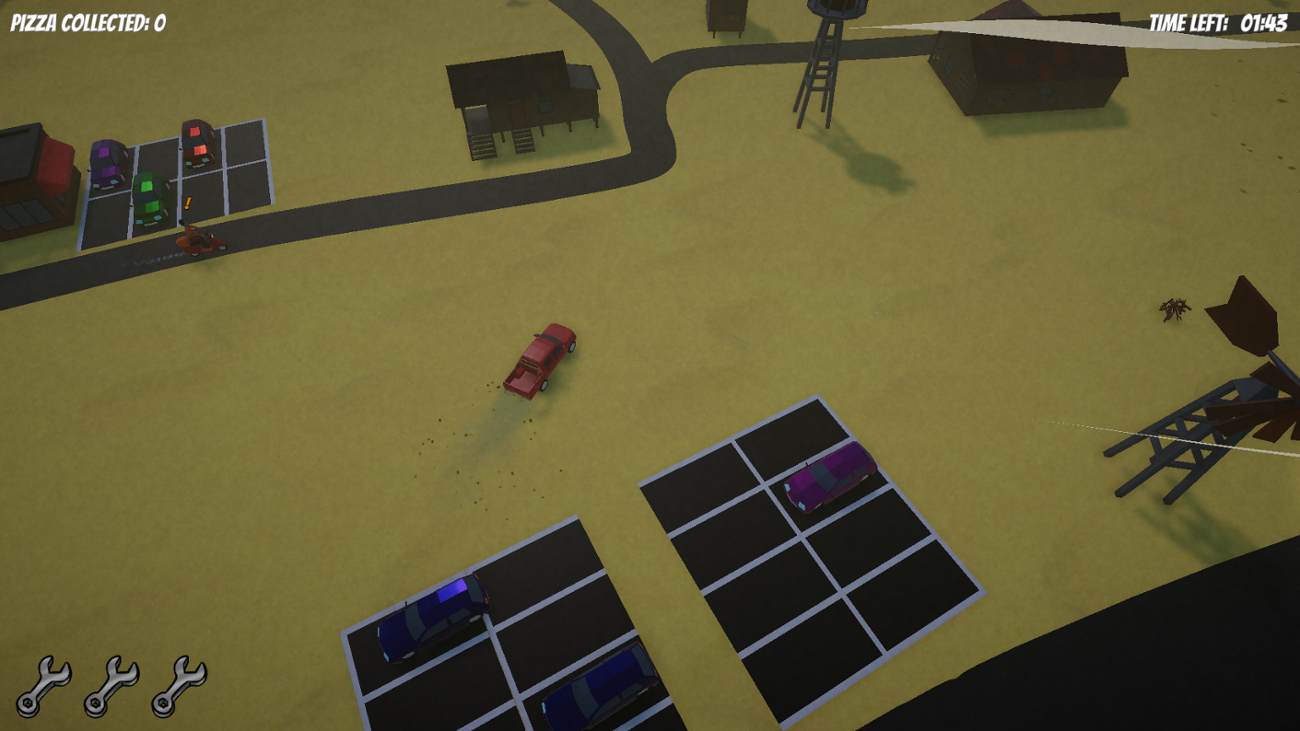Select the purple car in the parking lot

click(x=107, y=165)
